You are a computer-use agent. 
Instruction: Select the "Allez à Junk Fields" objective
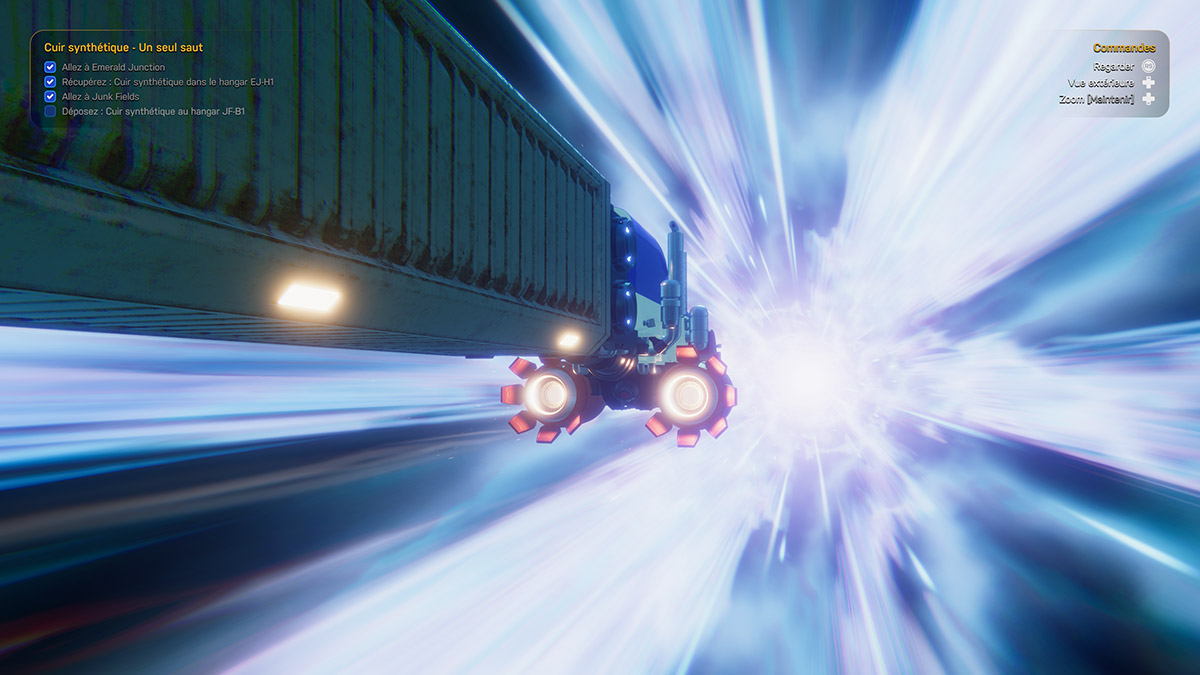point(100,97)
